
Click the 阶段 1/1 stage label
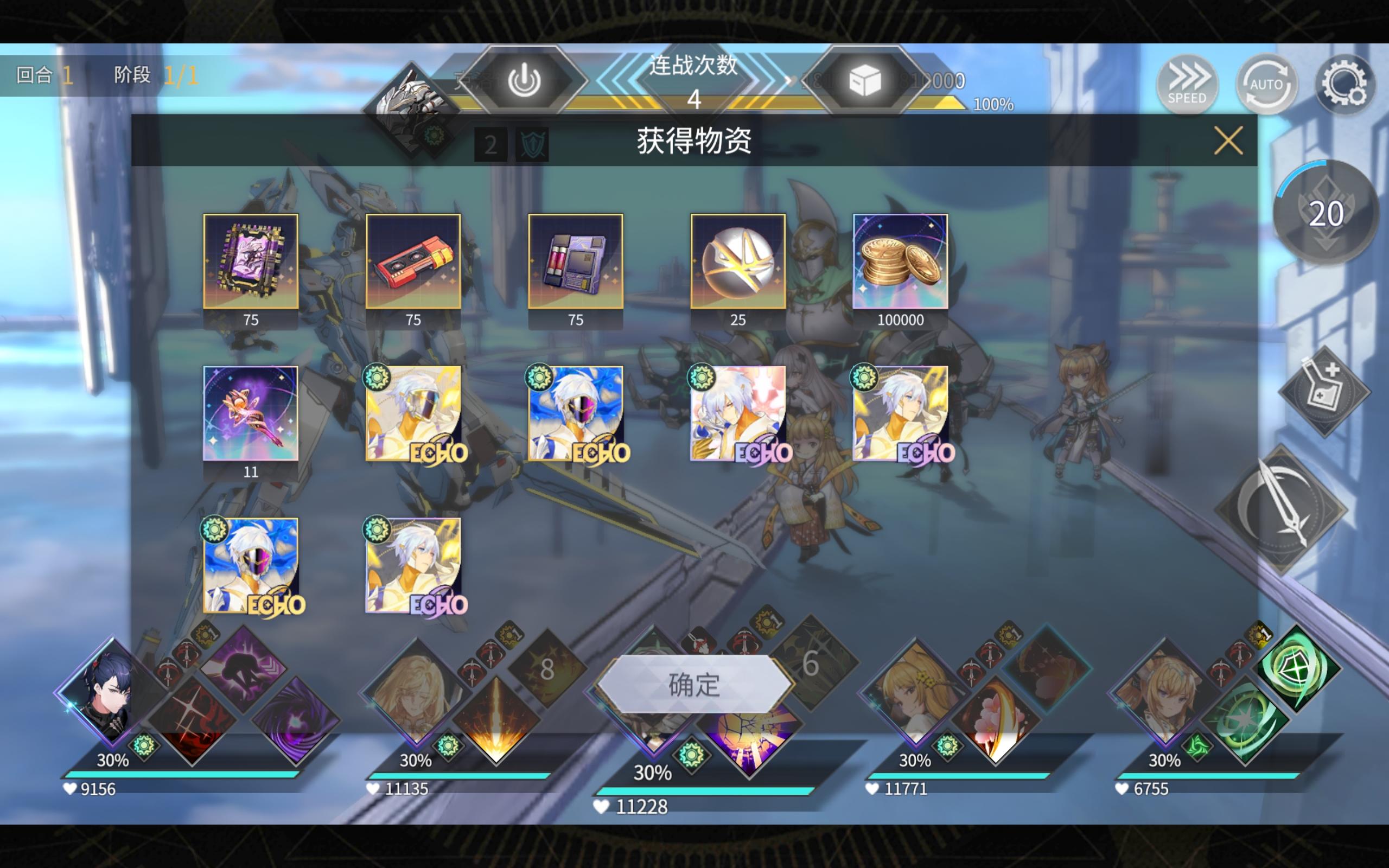click(150, 76)
